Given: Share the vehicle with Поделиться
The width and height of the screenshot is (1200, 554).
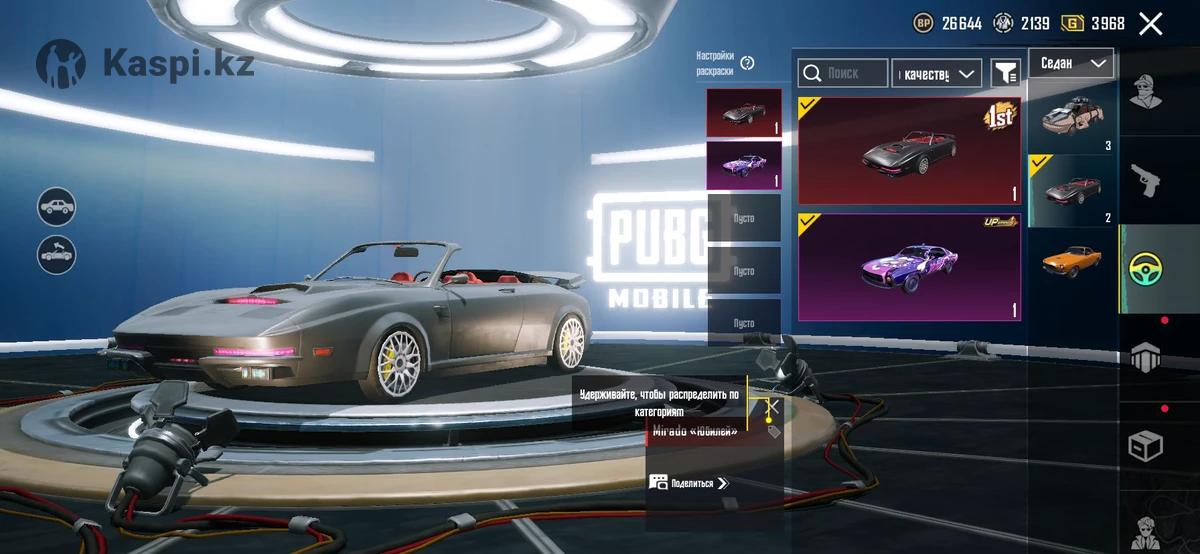Looking at the screenshot, I should 690,482.
